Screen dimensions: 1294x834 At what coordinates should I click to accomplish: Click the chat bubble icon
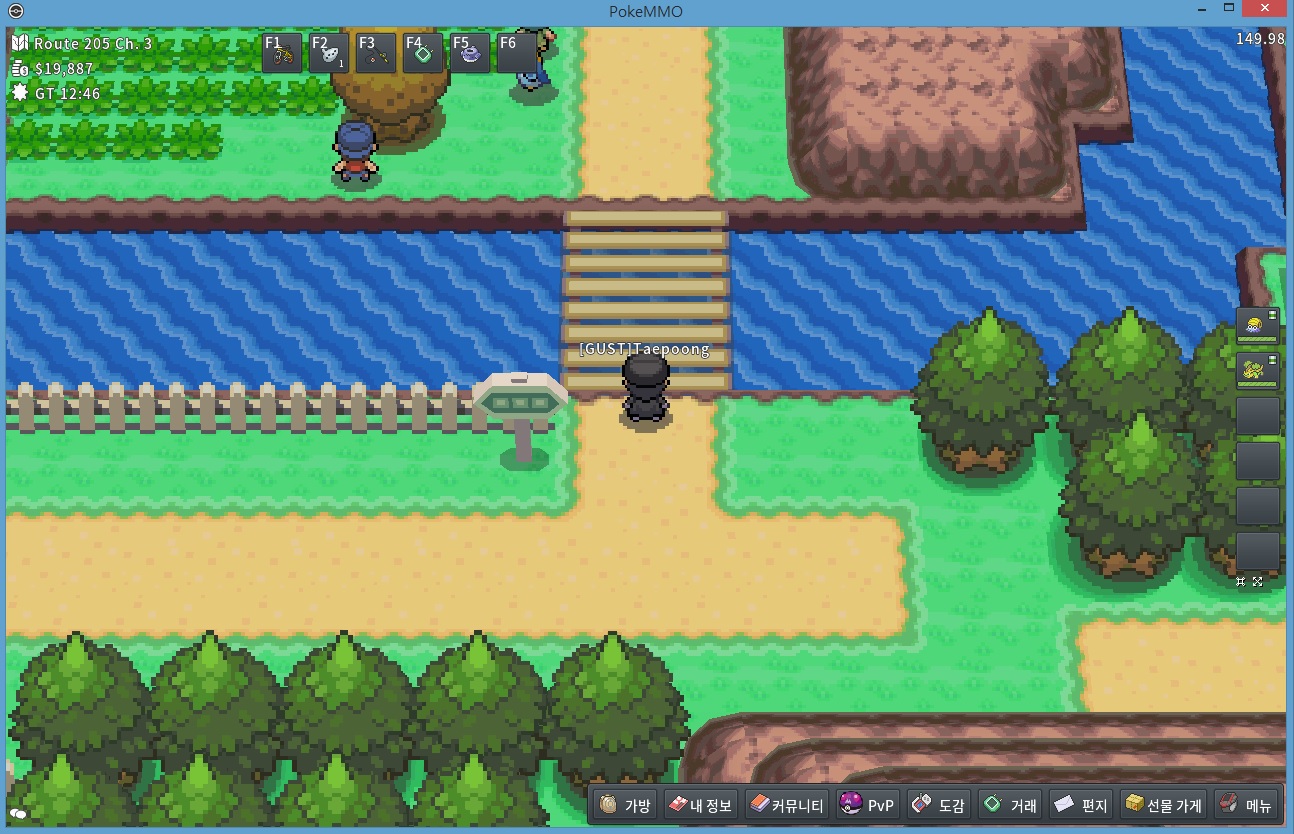click(18, 815)
